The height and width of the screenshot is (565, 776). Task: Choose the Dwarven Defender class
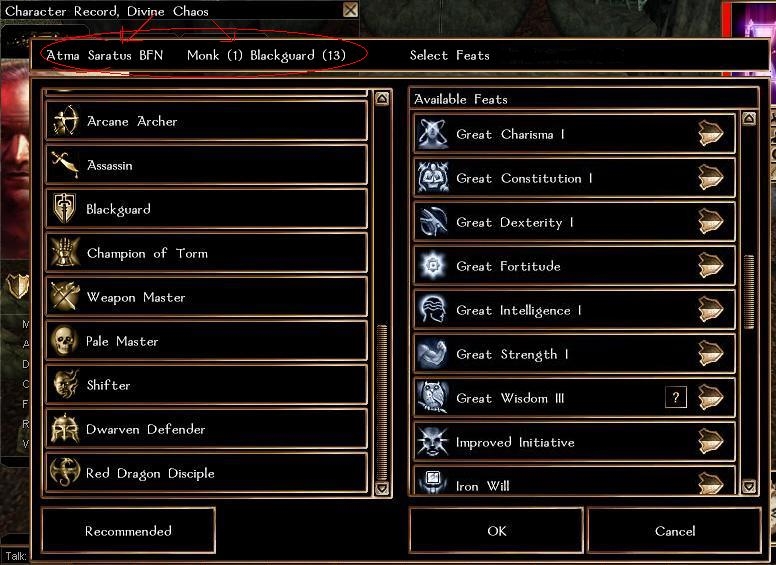point(206,430)
